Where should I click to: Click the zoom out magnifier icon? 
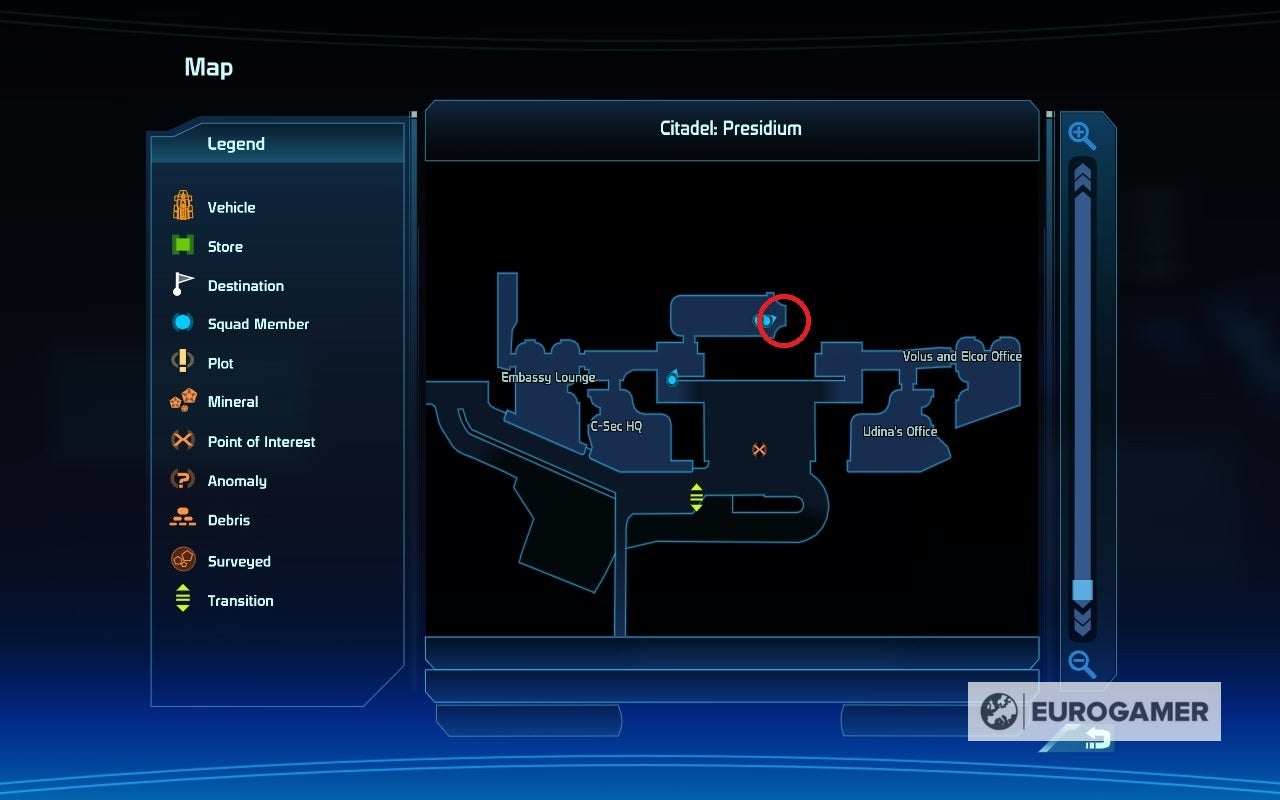coord(1082,663)
